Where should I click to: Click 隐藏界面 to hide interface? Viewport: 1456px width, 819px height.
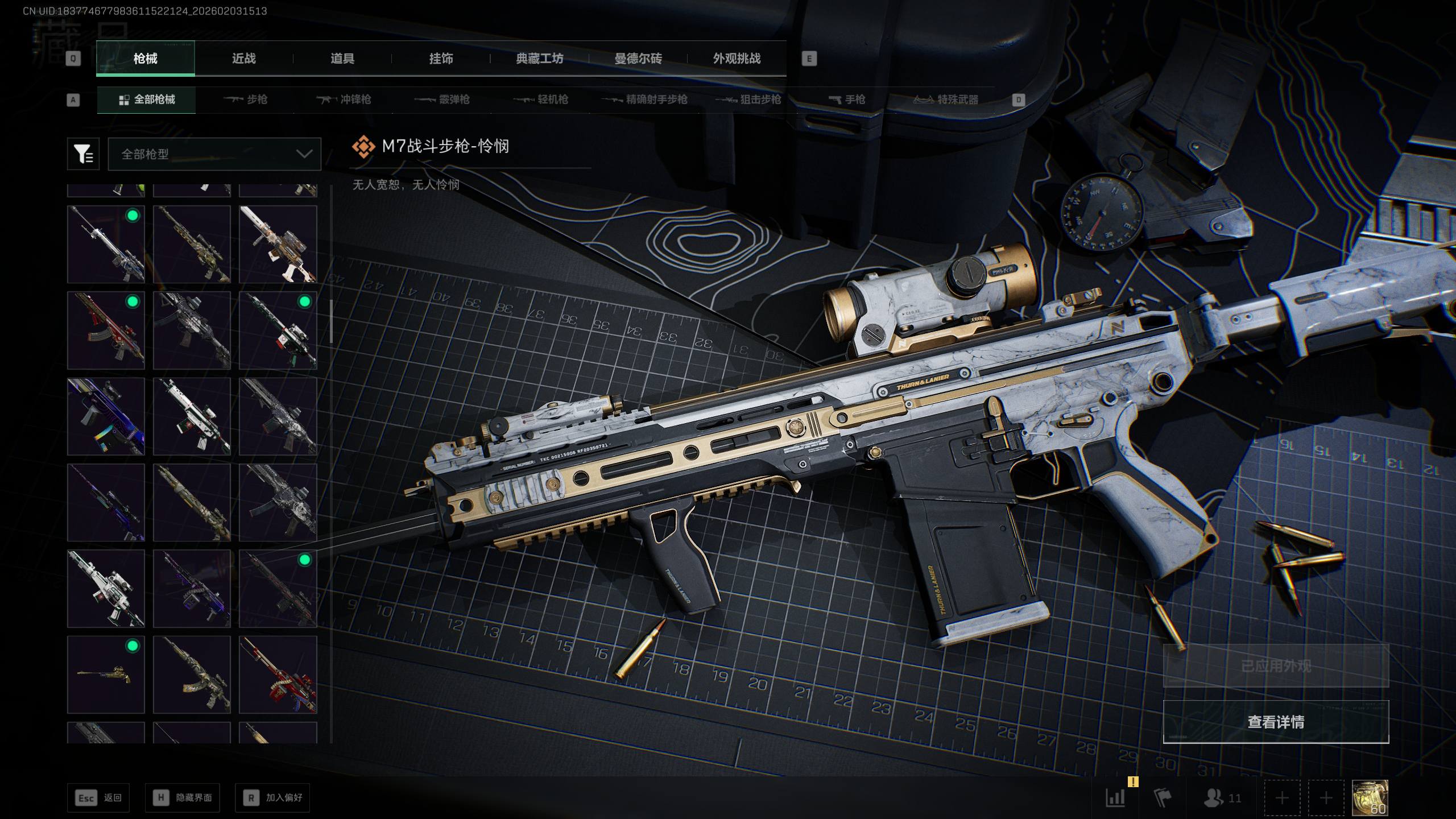[182, 798]
